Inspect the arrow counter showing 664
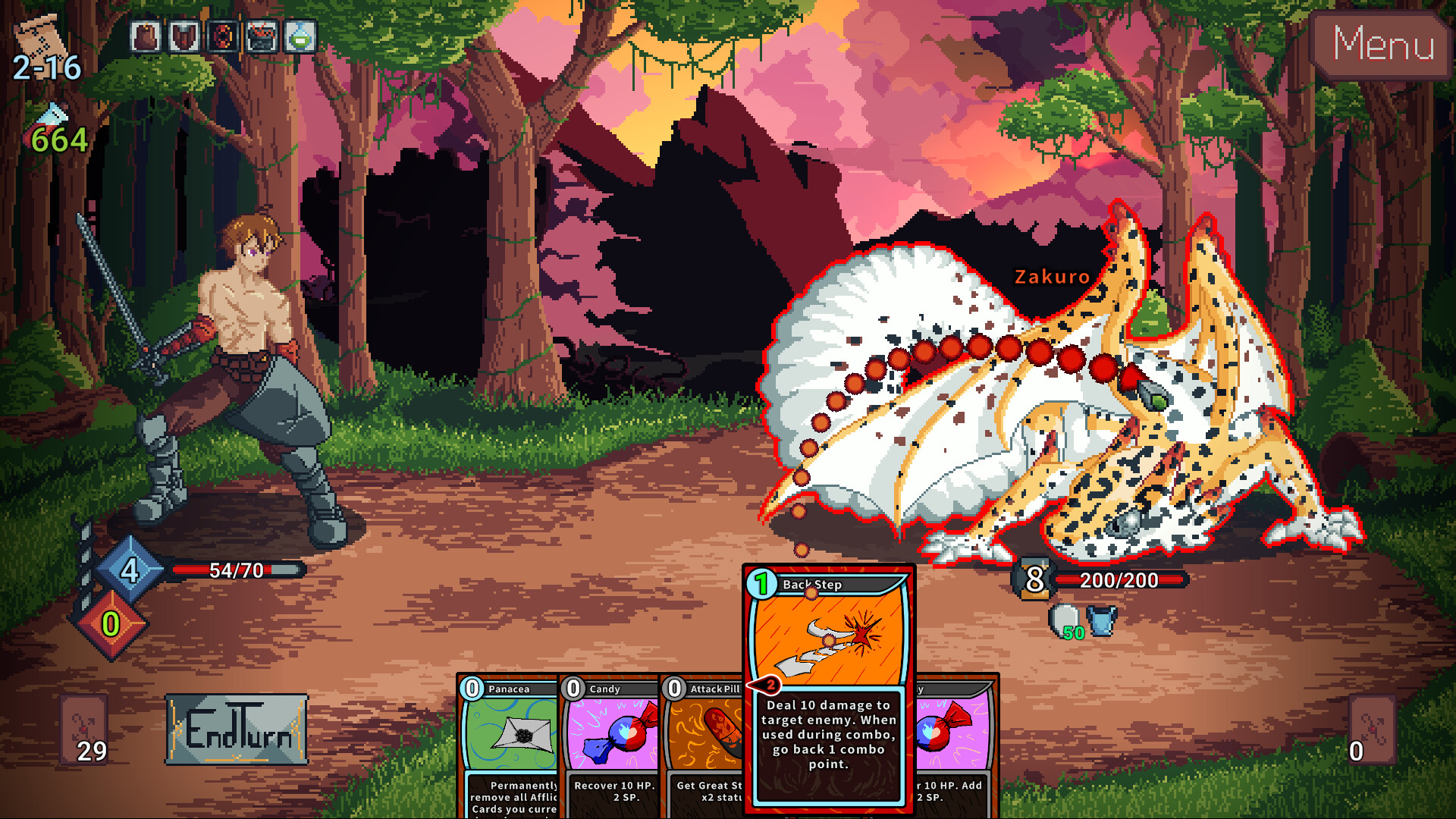 tap(53, 129)
